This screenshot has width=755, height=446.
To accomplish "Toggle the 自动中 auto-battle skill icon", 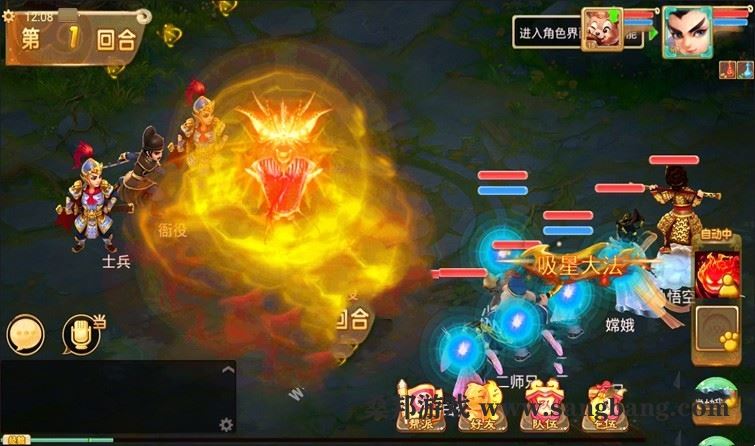I will click(717, 270).
